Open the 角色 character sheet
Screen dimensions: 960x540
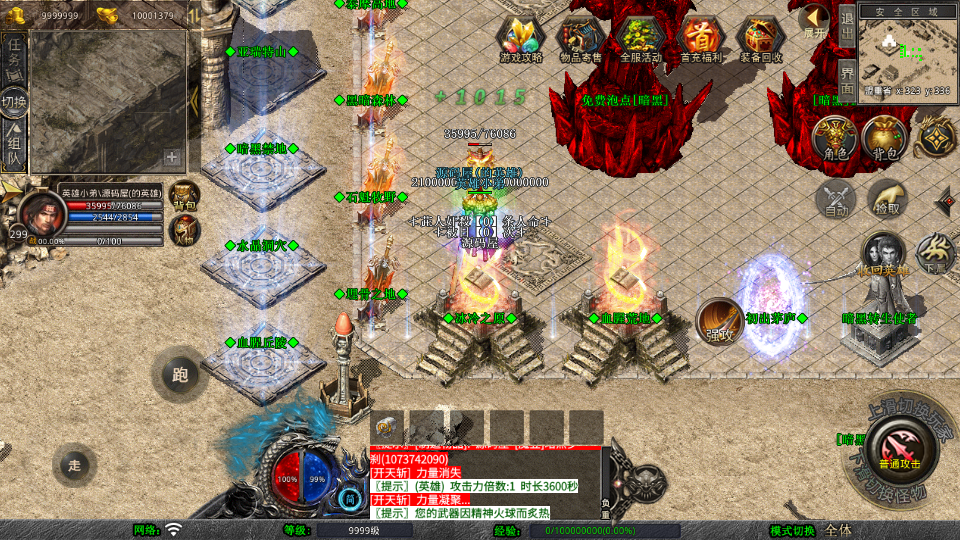[835, 138]
